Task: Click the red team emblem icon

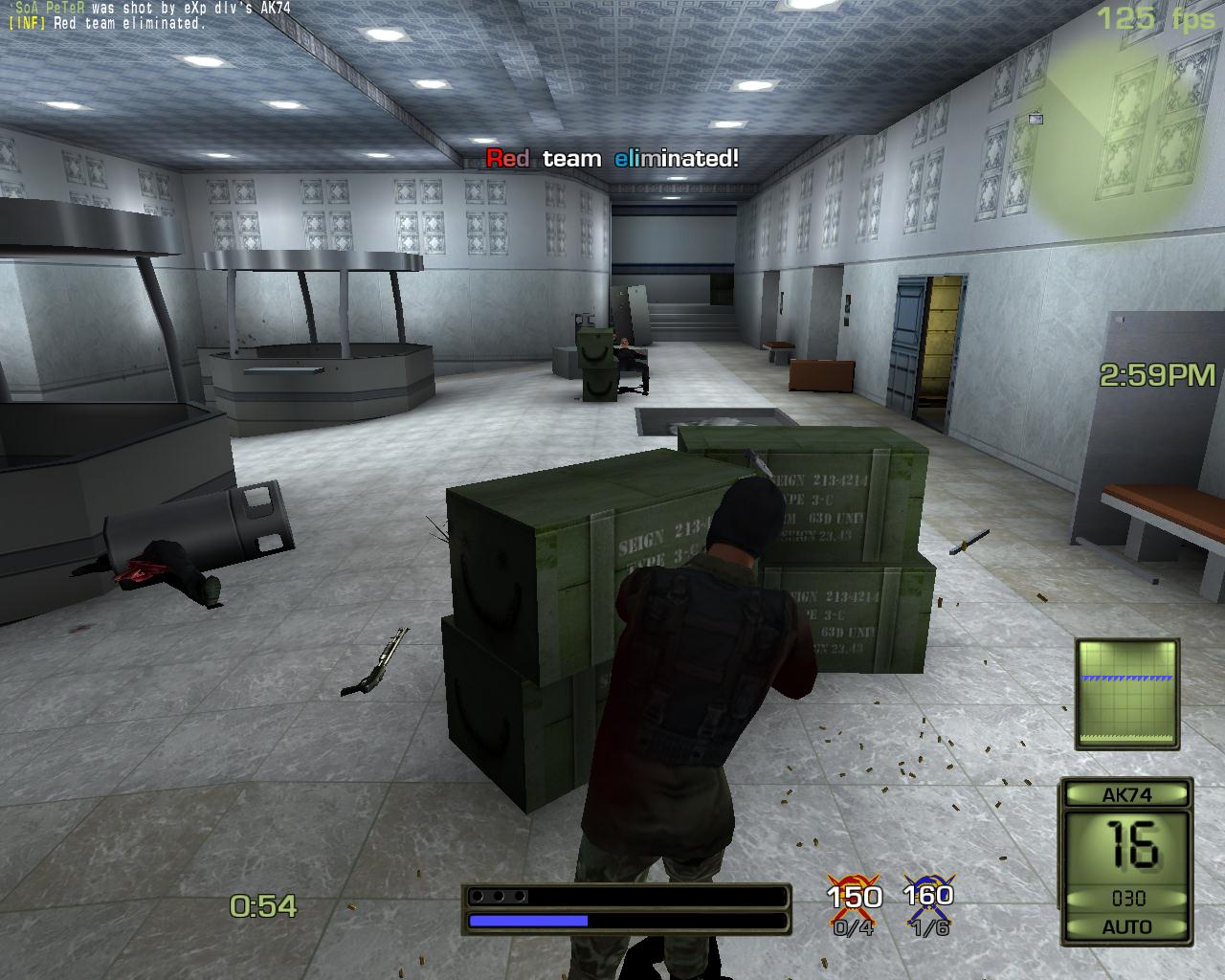Action: tap(853, 894)
